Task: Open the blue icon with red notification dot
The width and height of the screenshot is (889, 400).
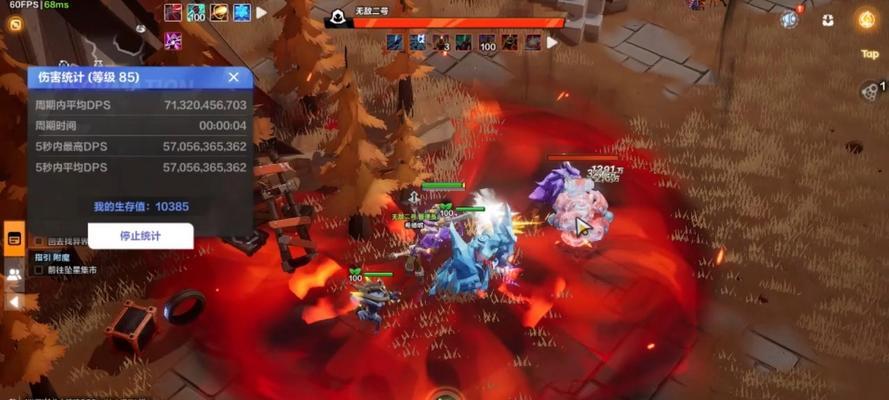Action: (x=790, y=19)
